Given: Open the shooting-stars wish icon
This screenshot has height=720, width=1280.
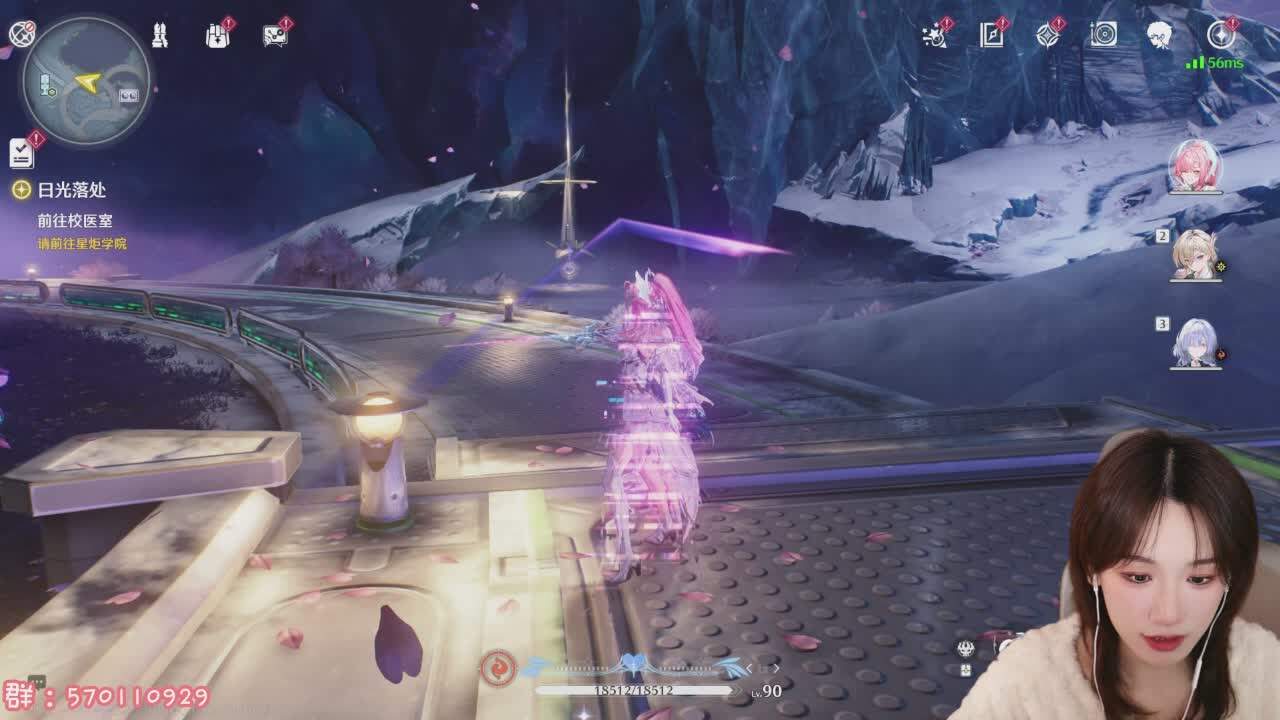Looking at the screenshot, I should tap(934, 36).
